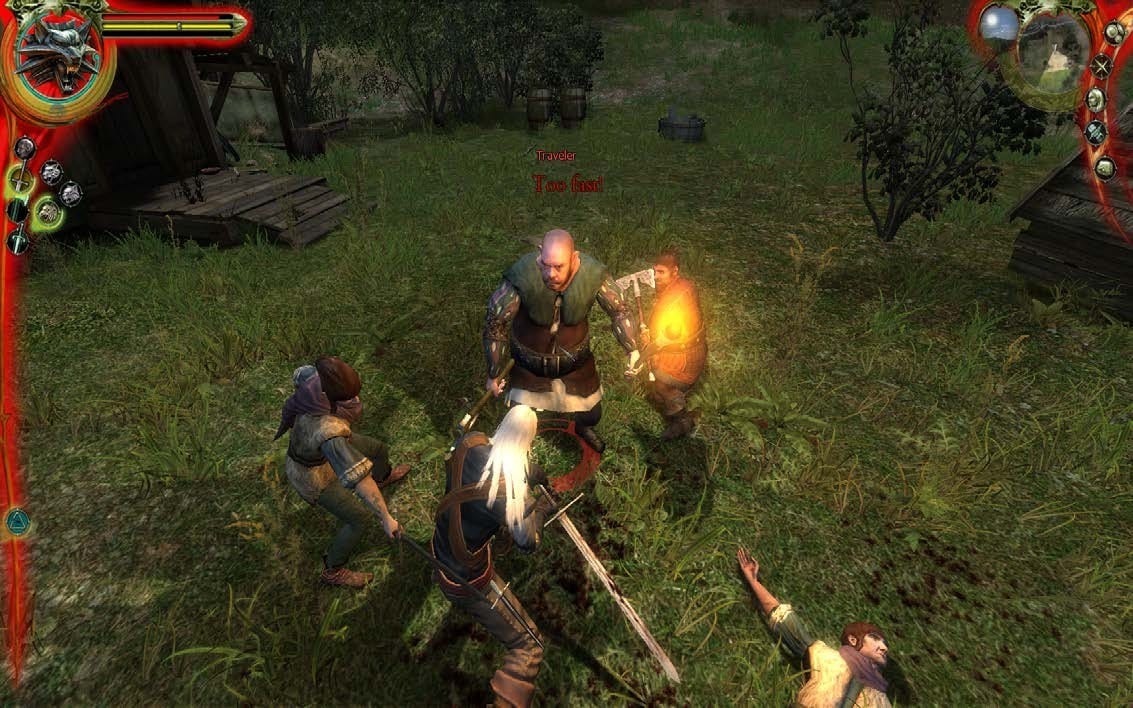Open the head profile panel icon
This screenshot has height=708, width=1133.
tap(1096, 99)
